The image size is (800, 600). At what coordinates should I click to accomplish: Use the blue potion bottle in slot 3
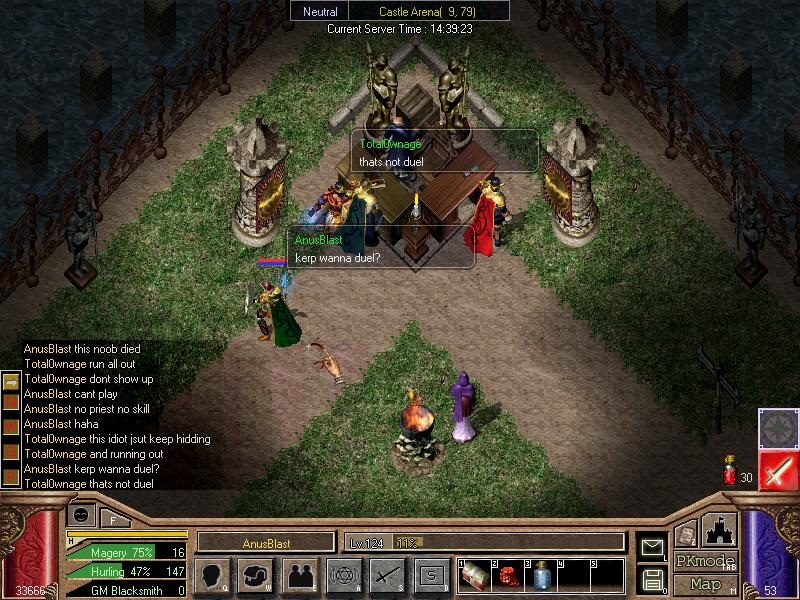pyautogui.click(x=541, y=575)
